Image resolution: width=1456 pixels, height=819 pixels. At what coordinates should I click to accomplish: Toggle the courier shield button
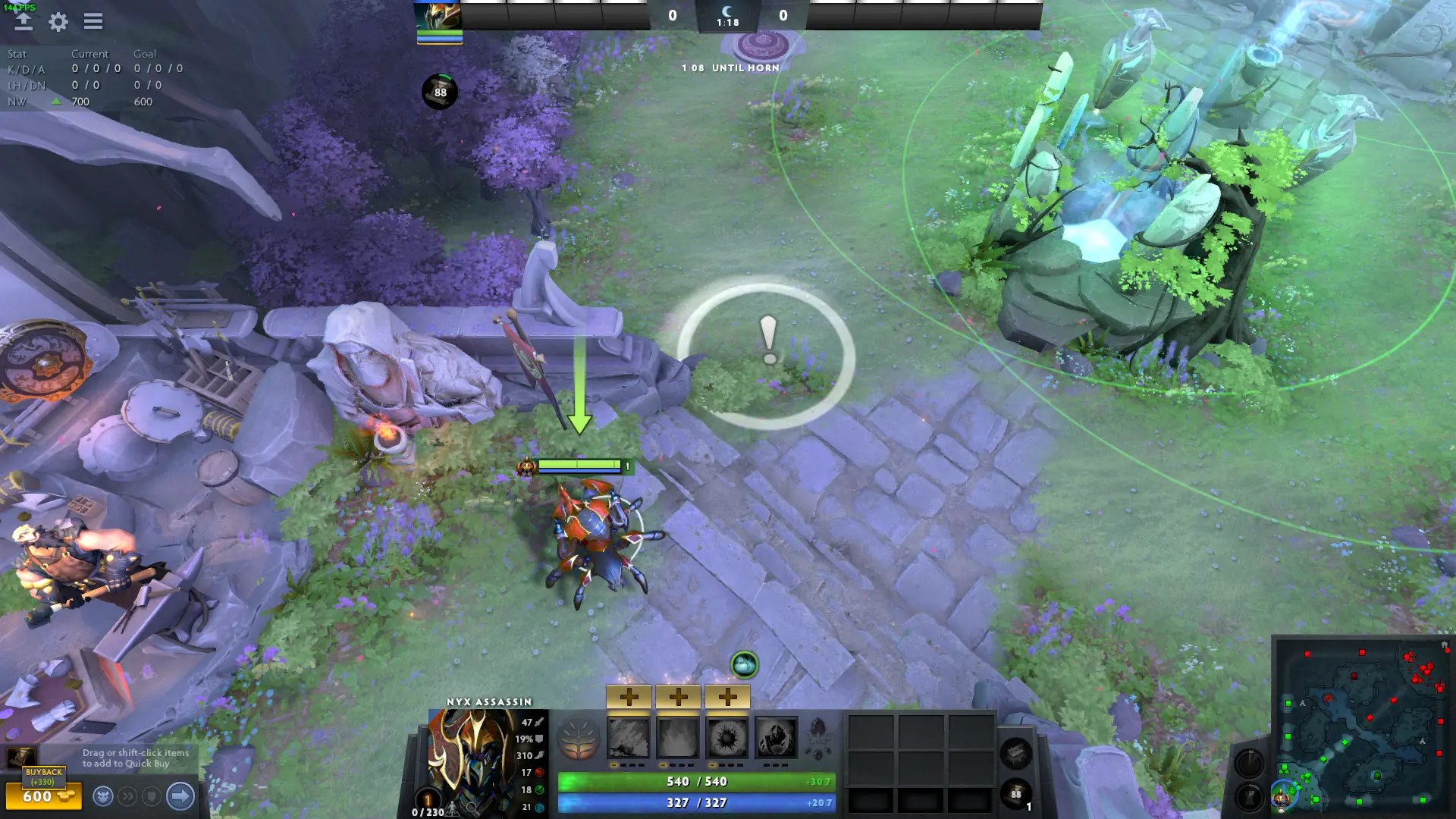152,796
